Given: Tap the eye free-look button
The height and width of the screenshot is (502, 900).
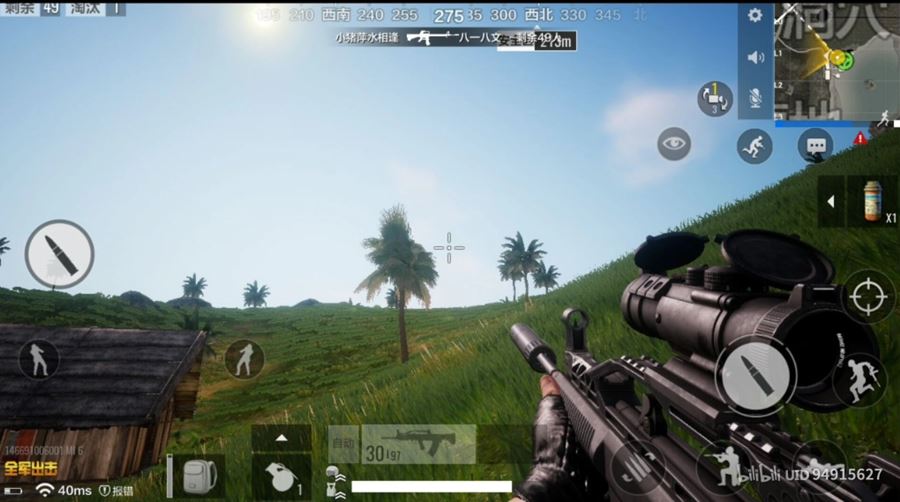Looking at the screenshot, I should tap(674, 144).
